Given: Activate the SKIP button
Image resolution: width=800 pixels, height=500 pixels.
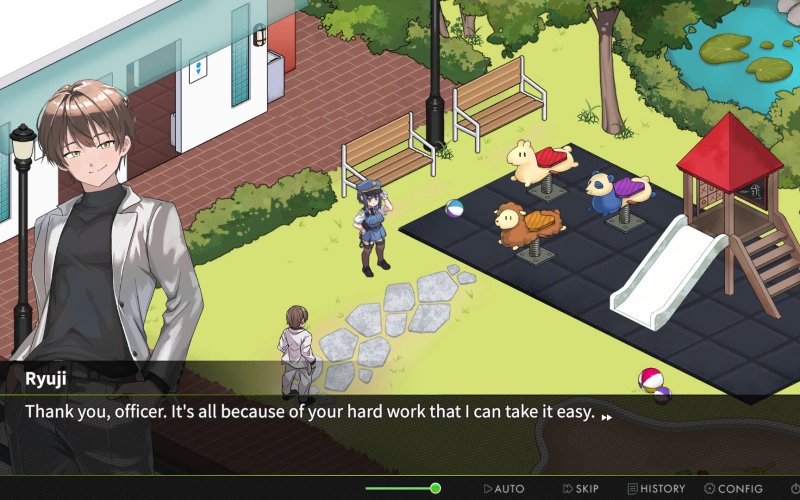Looking at the screenshot, I should (x=581, y=488).
